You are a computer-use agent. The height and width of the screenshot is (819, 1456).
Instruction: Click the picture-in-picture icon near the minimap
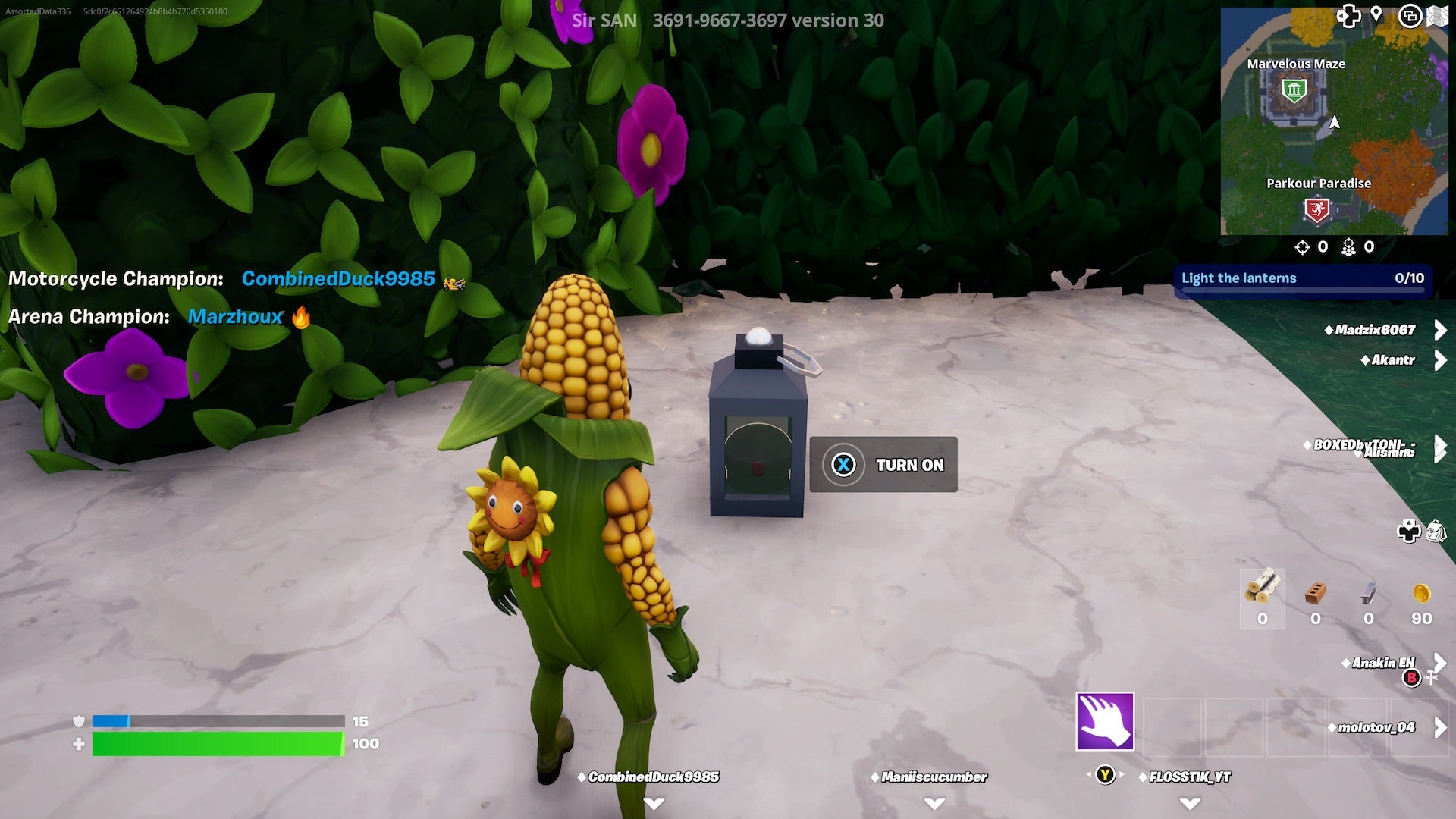point(1409,14)
